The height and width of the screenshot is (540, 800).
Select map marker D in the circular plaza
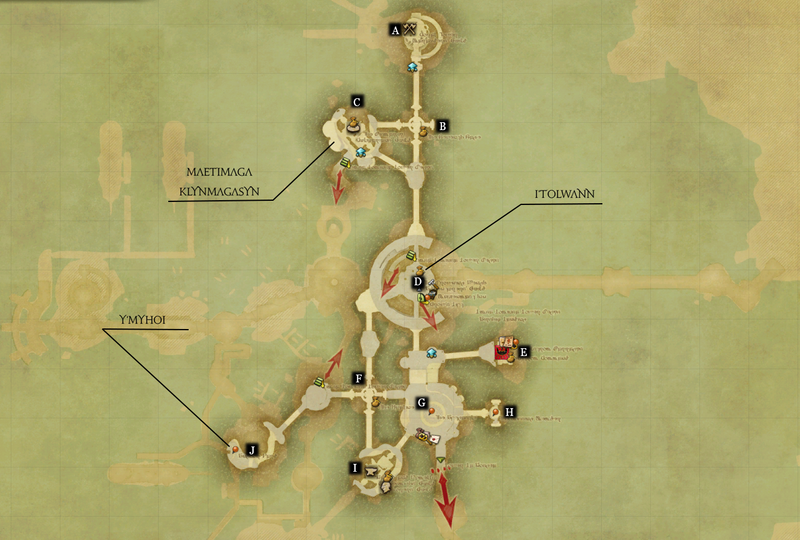(x=418, y=282)
